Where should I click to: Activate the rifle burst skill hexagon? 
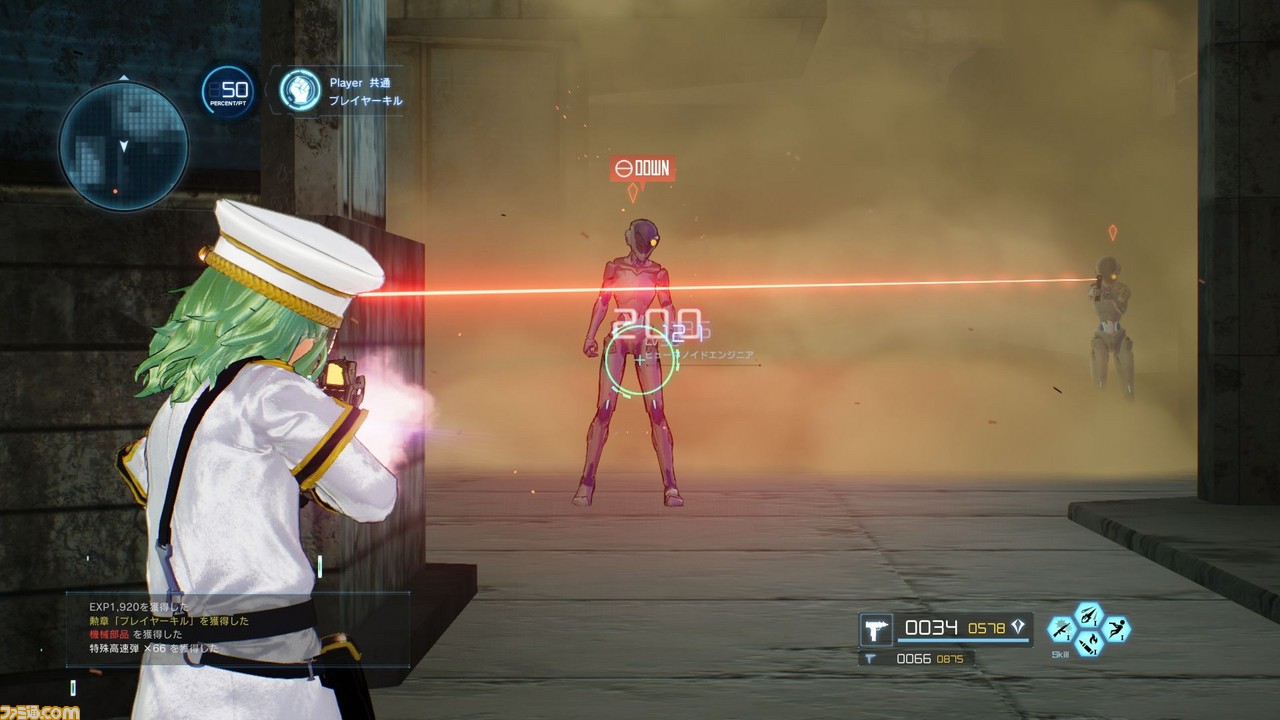pos(1060,629)
